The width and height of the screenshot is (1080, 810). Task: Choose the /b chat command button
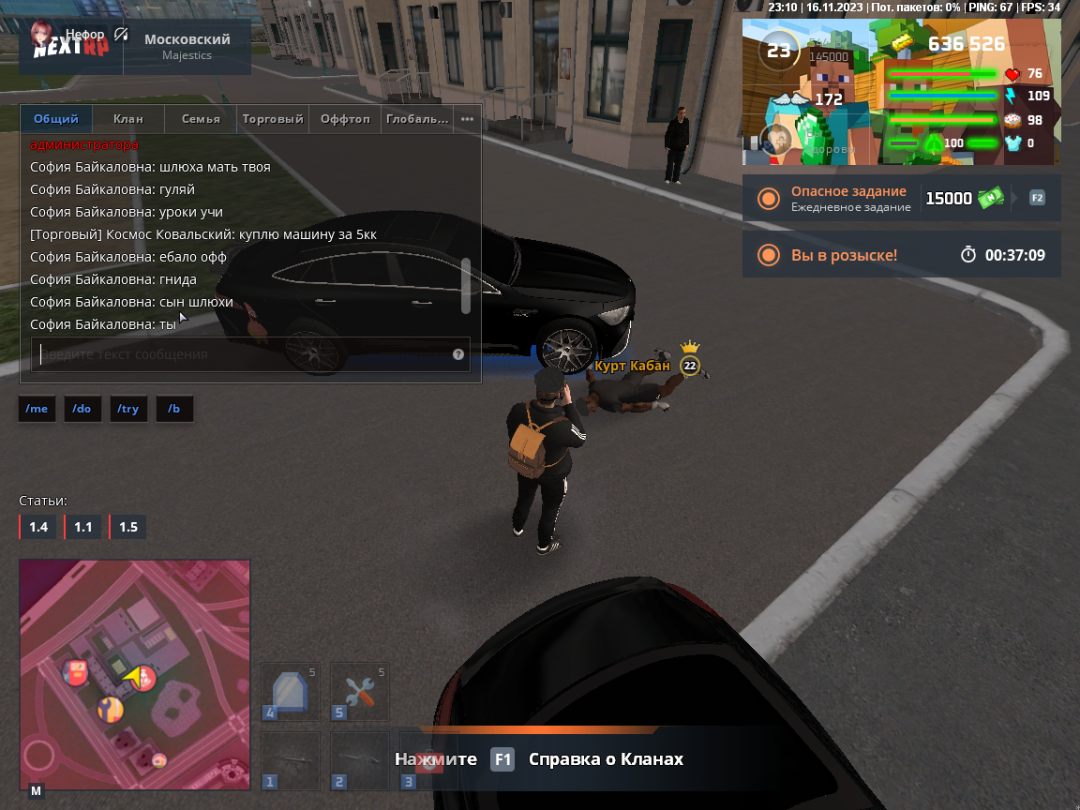(x=174, y=409)
